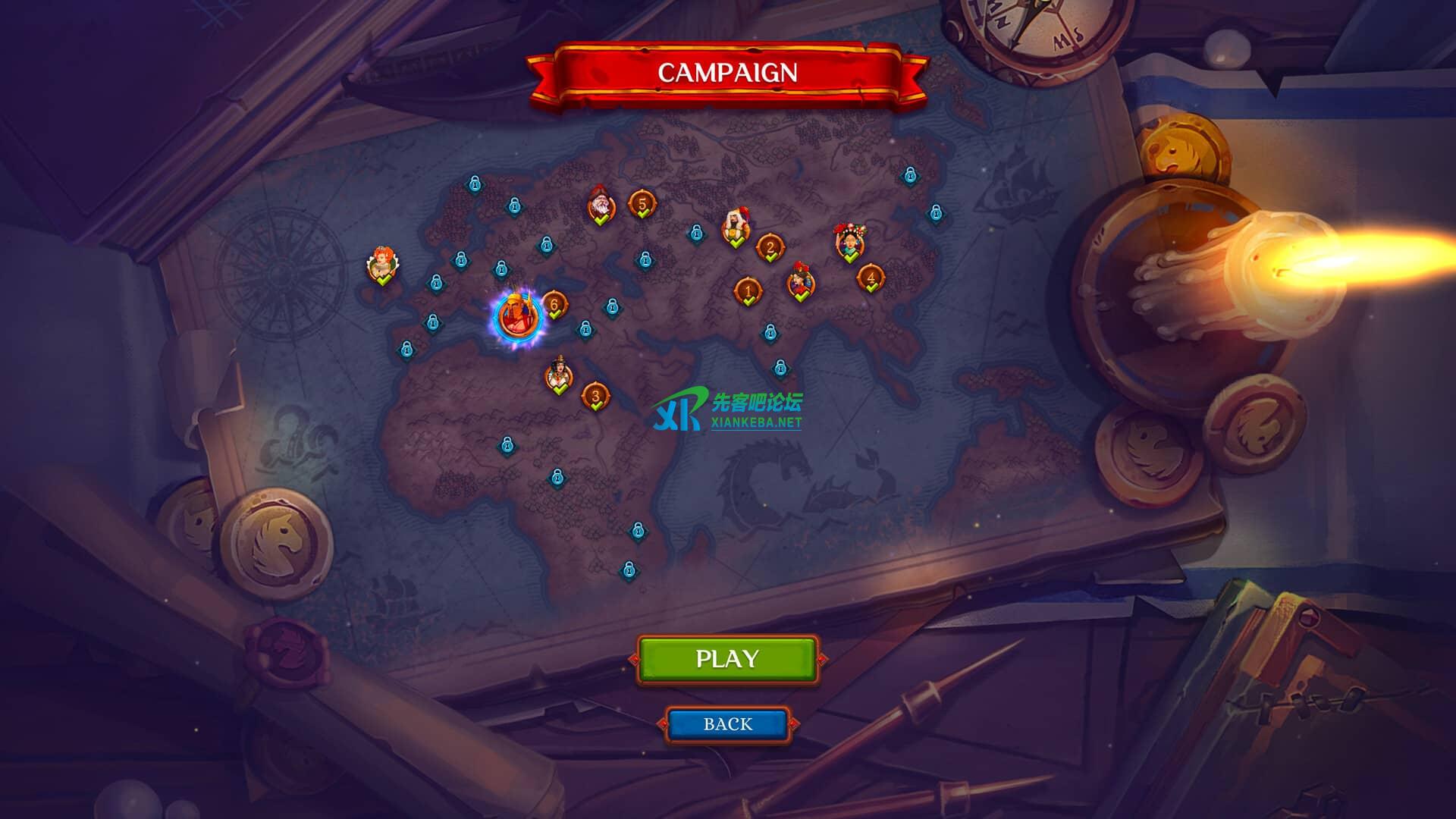The width and height of the screenshot is (1456, 819).
Task: Choose the red-haired queen portrait node
Action: pyautogui.click(x=381, y=265)
